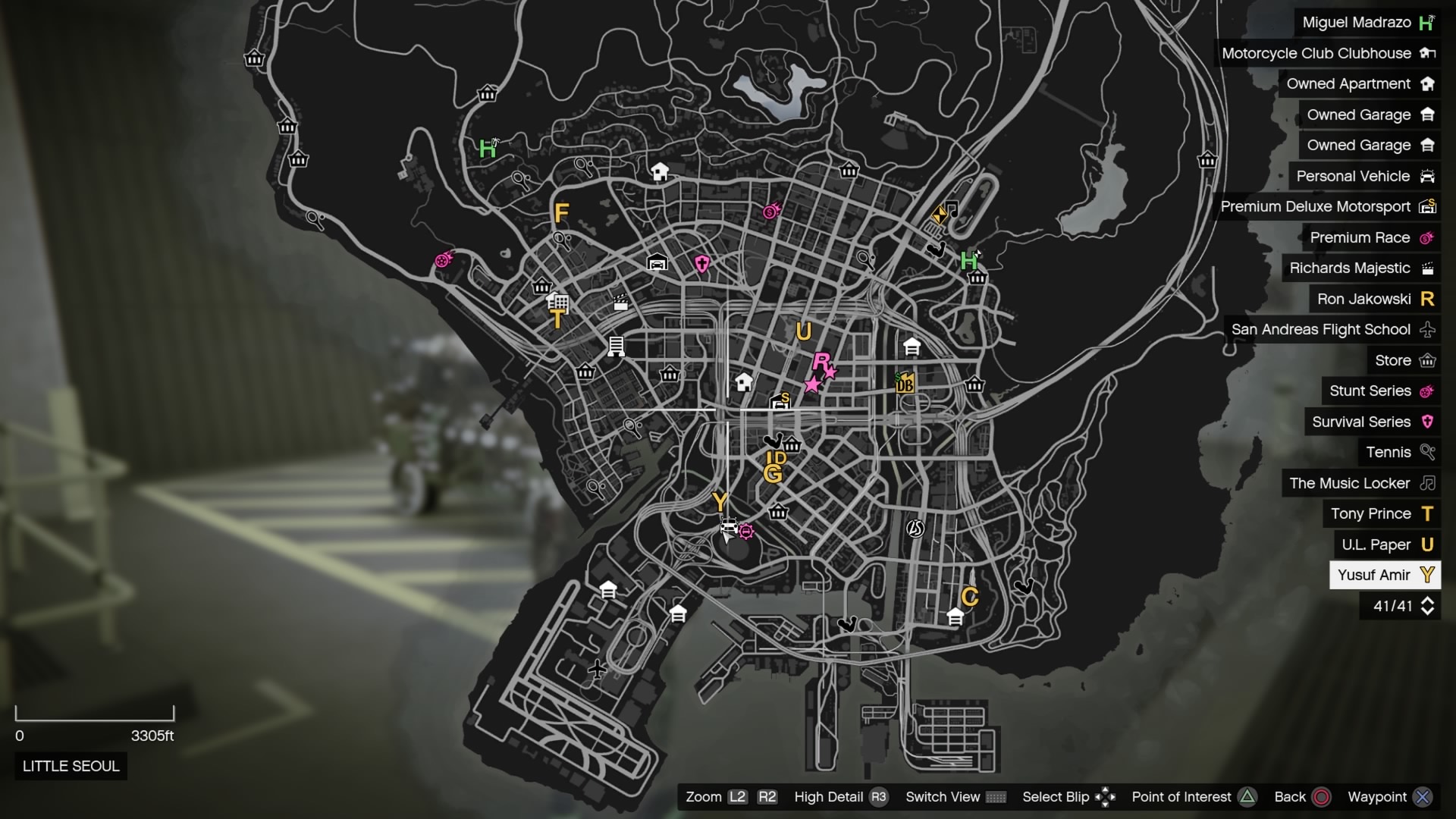Viewport: 1456px width, 819px height.
Task: Select Tennis in the legend list
Action: point(1399,453)
